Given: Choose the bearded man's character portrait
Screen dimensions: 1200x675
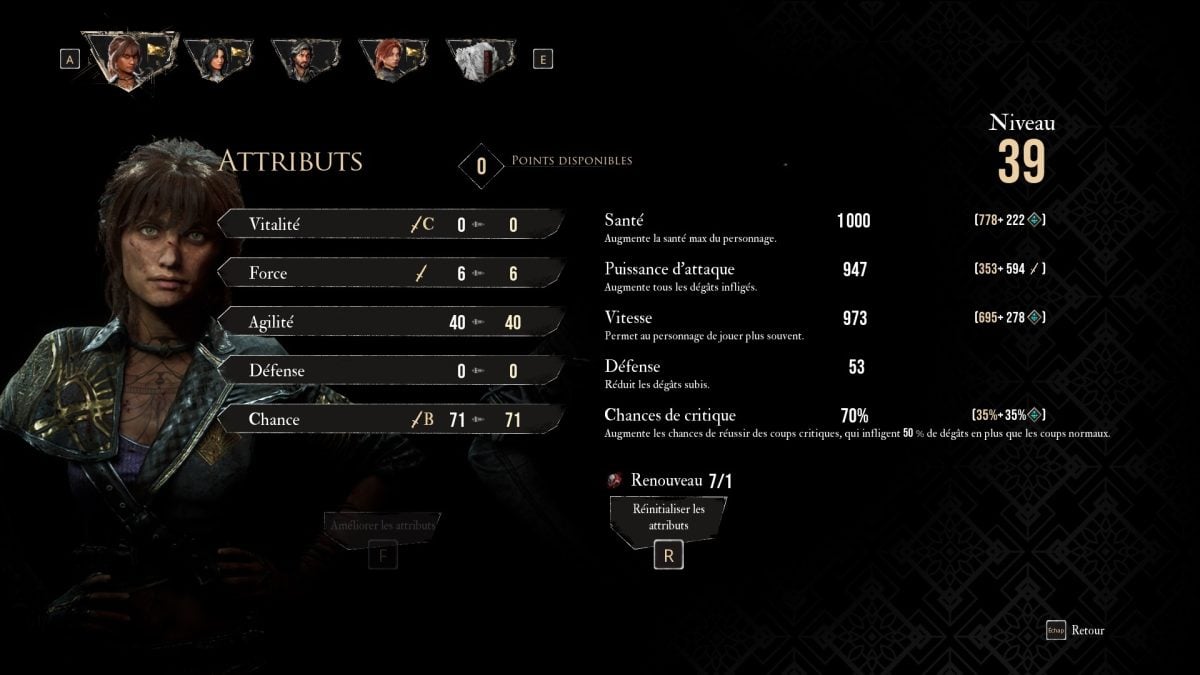Looking at the screenshot, I should point(305,59).
